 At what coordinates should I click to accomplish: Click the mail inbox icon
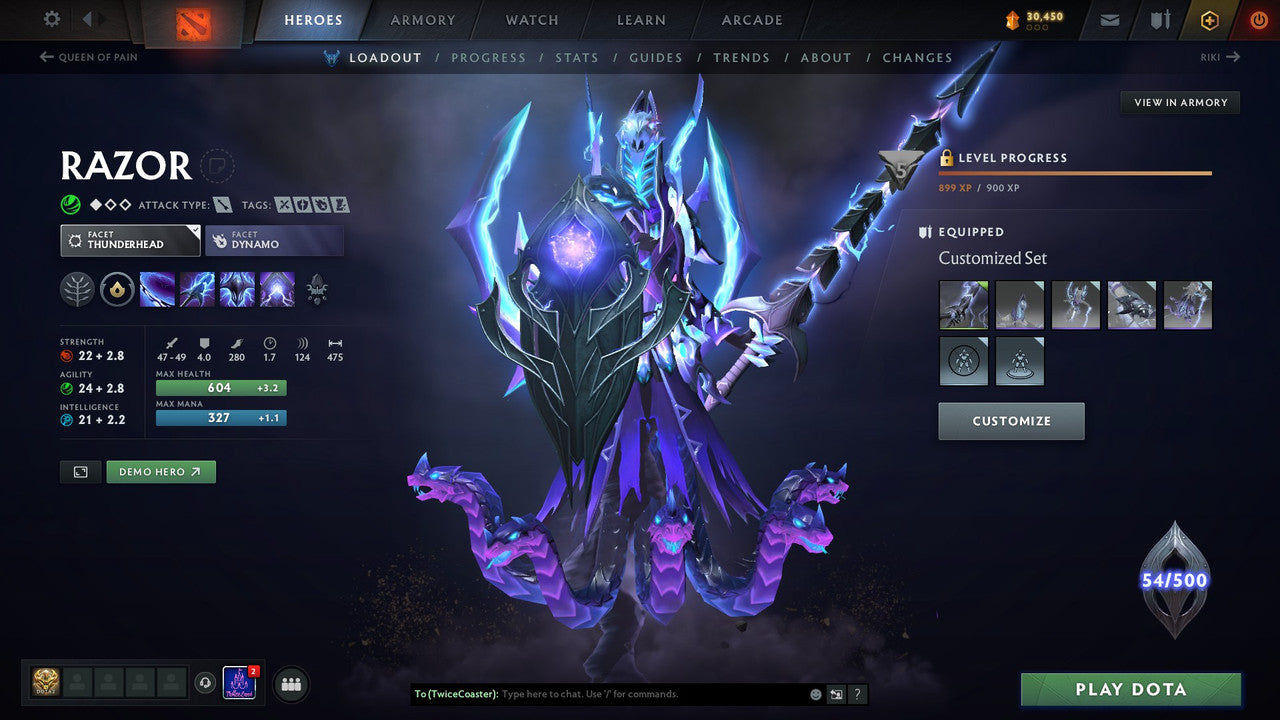pos(1108,19)
